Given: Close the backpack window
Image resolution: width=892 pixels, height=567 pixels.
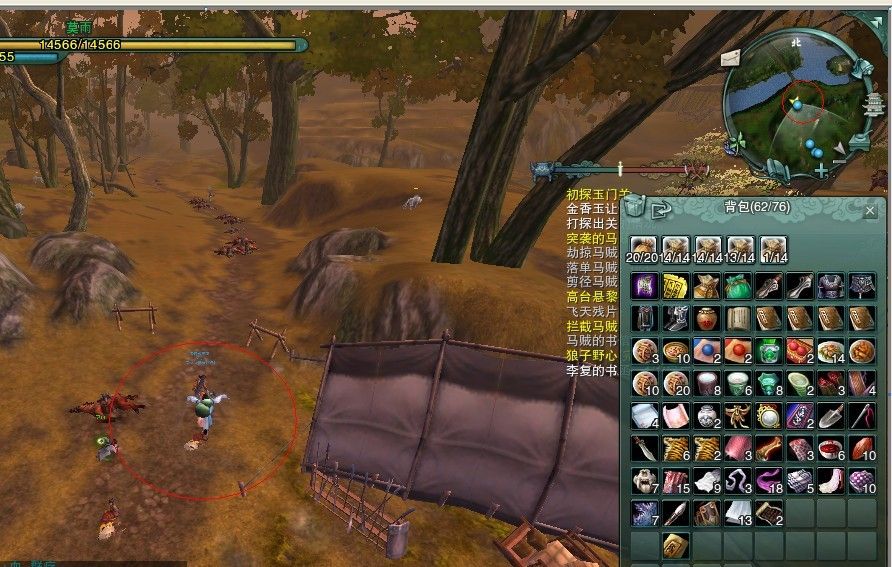Looking at the screenshot, I should (869, 210).
